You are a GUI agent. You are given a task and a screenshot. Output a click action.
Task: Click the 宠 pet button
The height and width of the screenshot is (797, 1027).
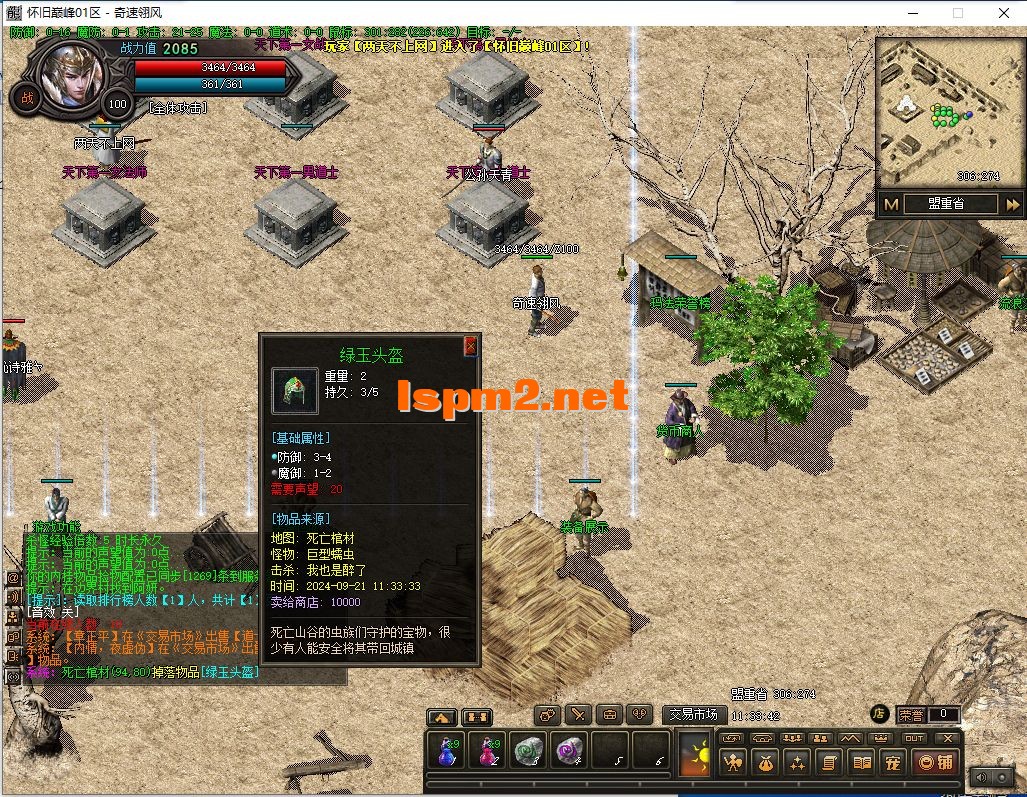pyautogui.click(x=892, y=763)
